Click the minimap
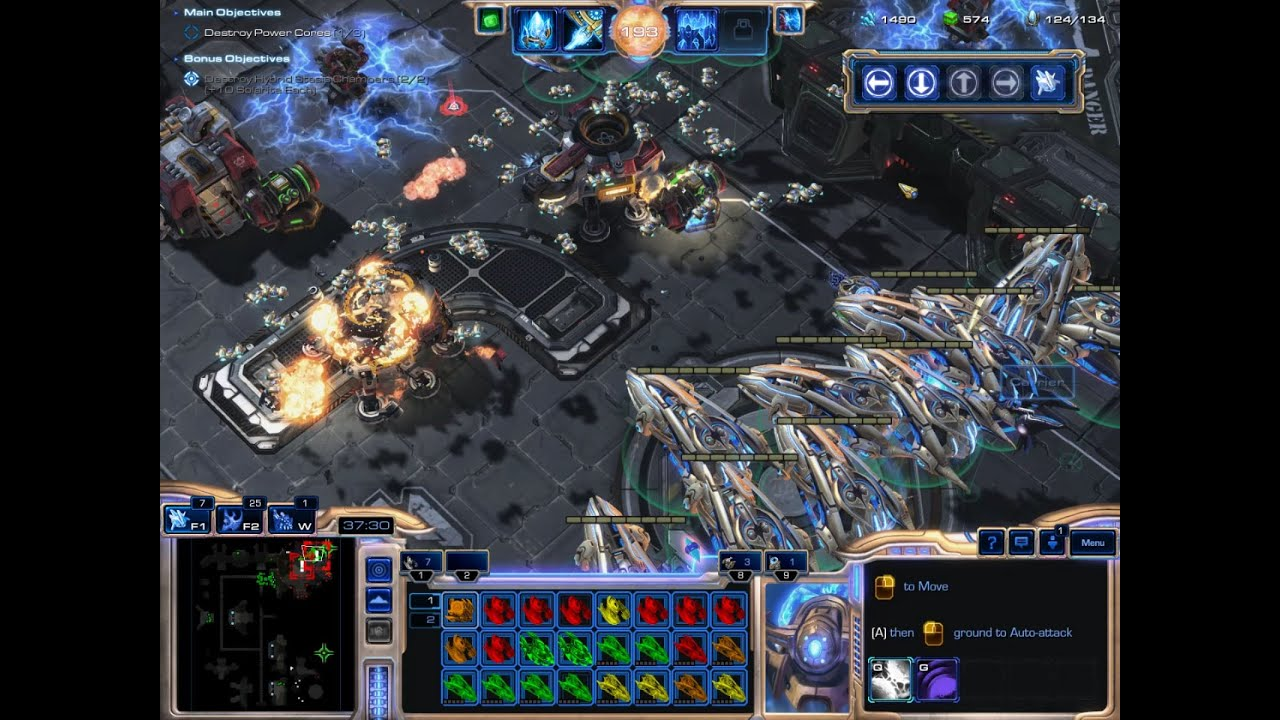1280x720 pixels. pos(265,624)
